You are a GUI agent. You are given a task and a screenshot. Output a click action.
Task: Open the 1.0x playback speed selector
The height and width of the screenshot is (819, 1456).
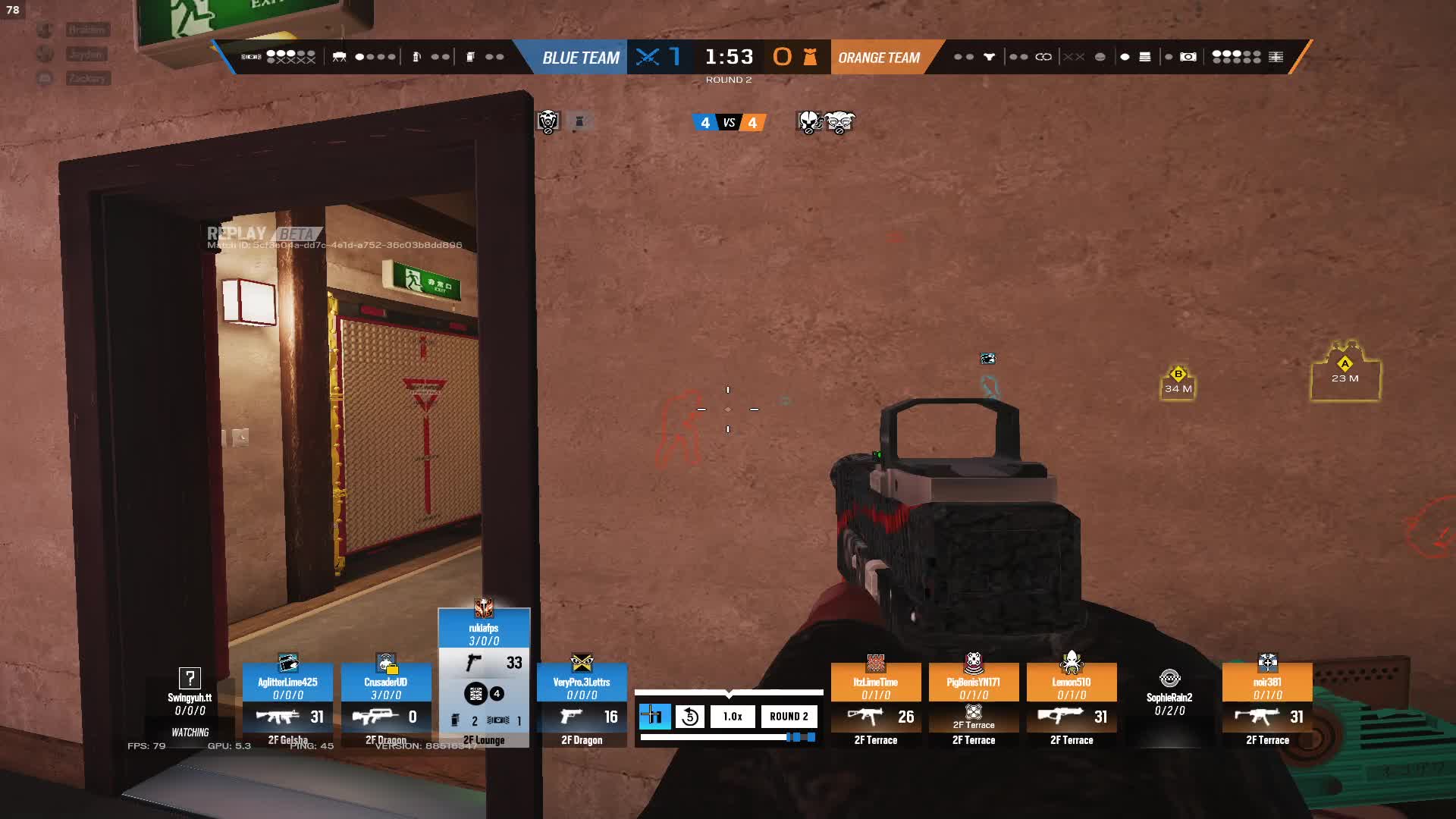tap(731, 716)
